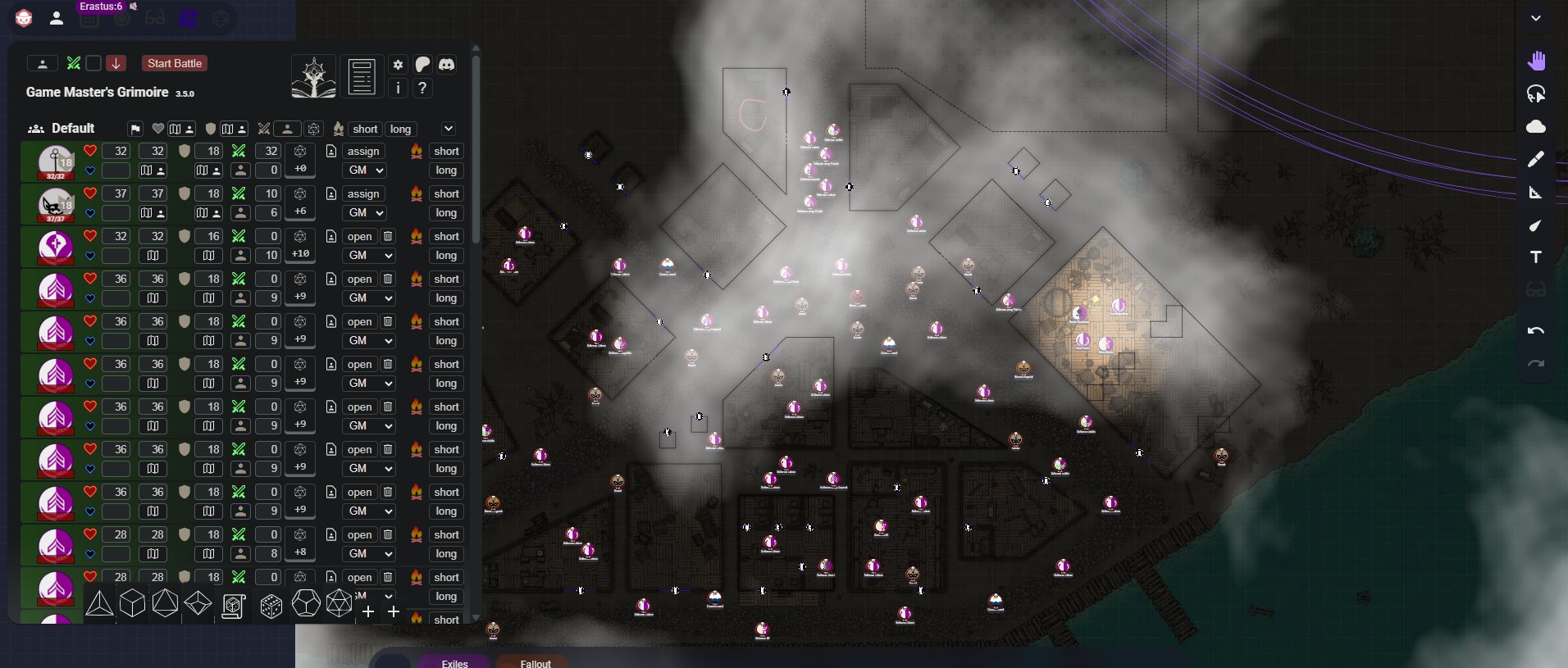Image resolution: width=1568 pixels, height=668 pixels.
Task: Click the red down-arrow button
Action: [x=116, y=63]
